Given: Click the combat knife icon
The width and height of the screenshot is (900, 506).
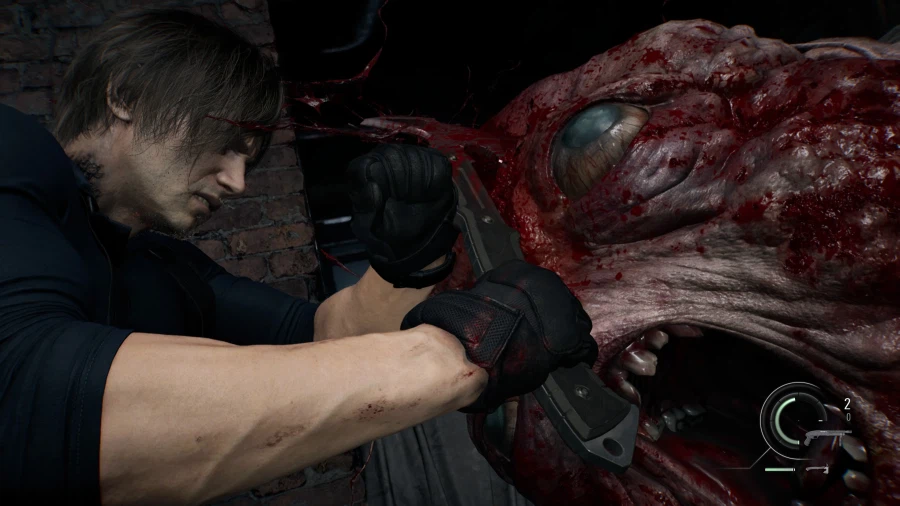Looking at the screenshot, I should [817, 468].
